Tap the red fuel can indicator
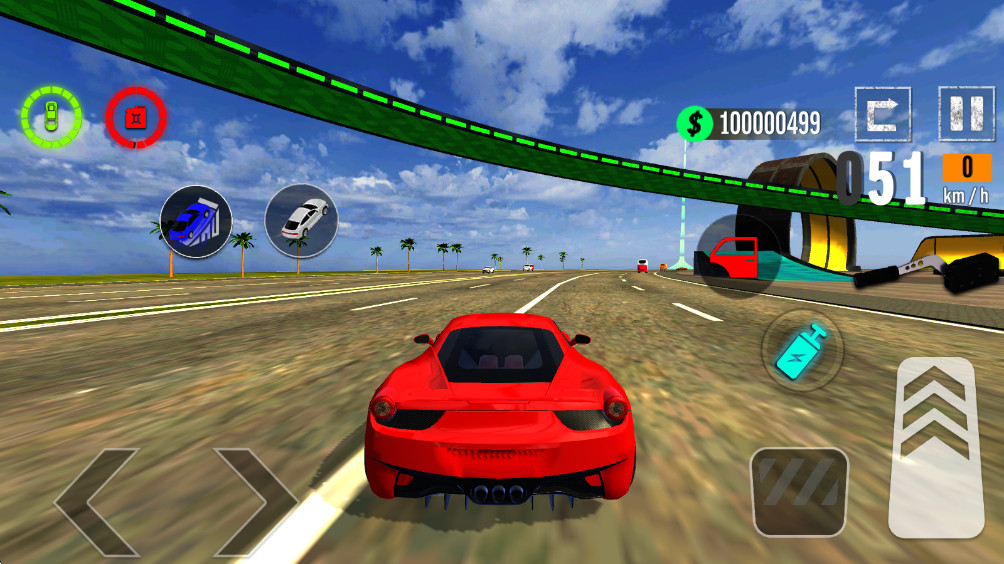The image size is (1004, 564). (136, 118)
